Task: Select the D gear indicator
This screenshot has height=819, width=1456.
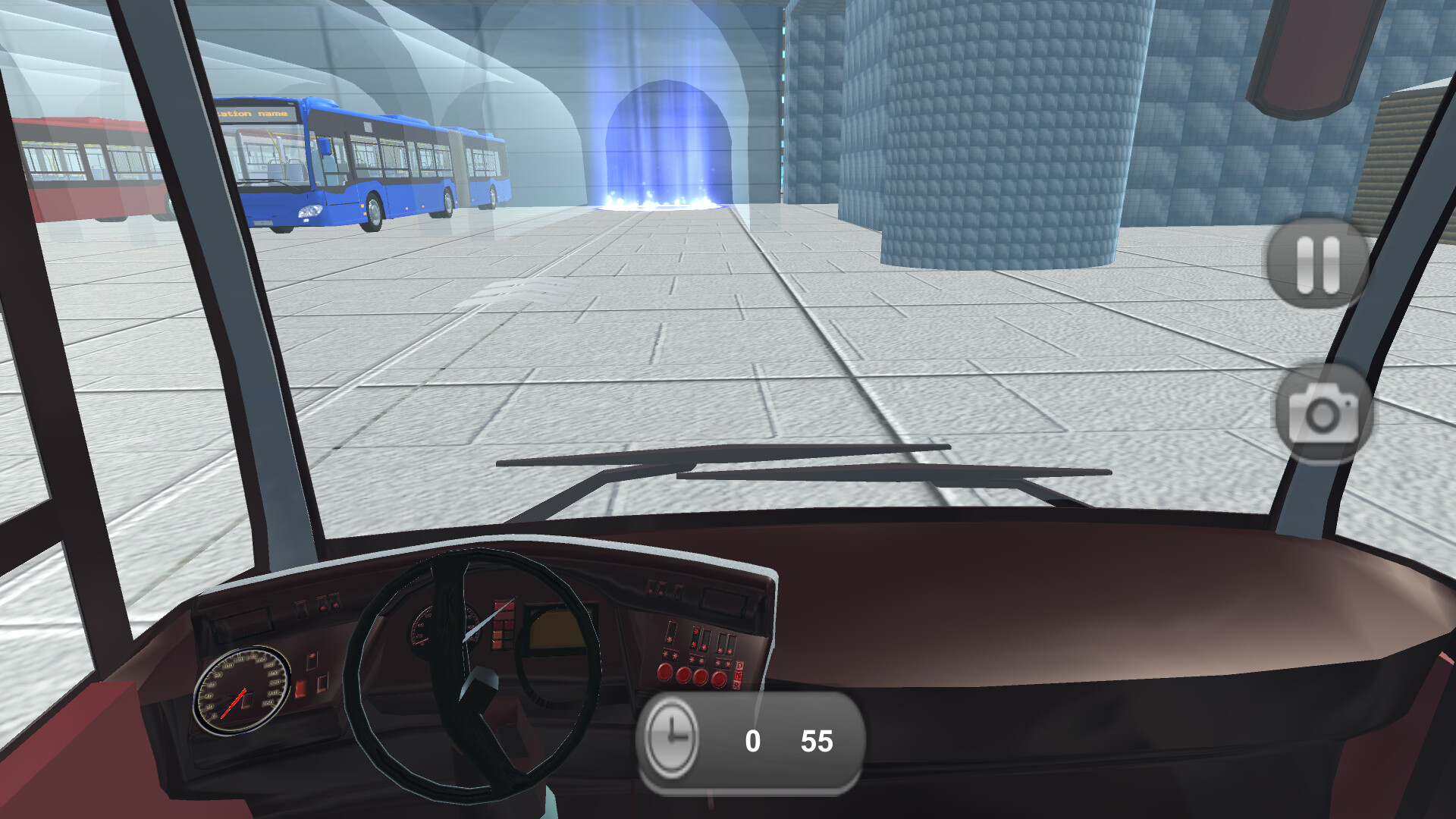Action: 740,665
